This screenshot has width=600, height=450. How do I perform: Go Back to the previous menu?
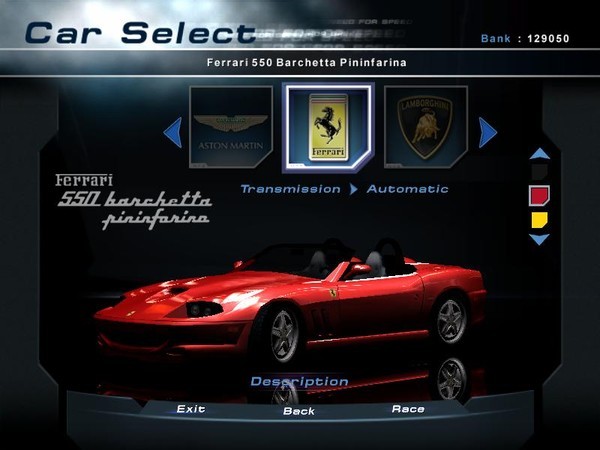click(x=298, y=411)
